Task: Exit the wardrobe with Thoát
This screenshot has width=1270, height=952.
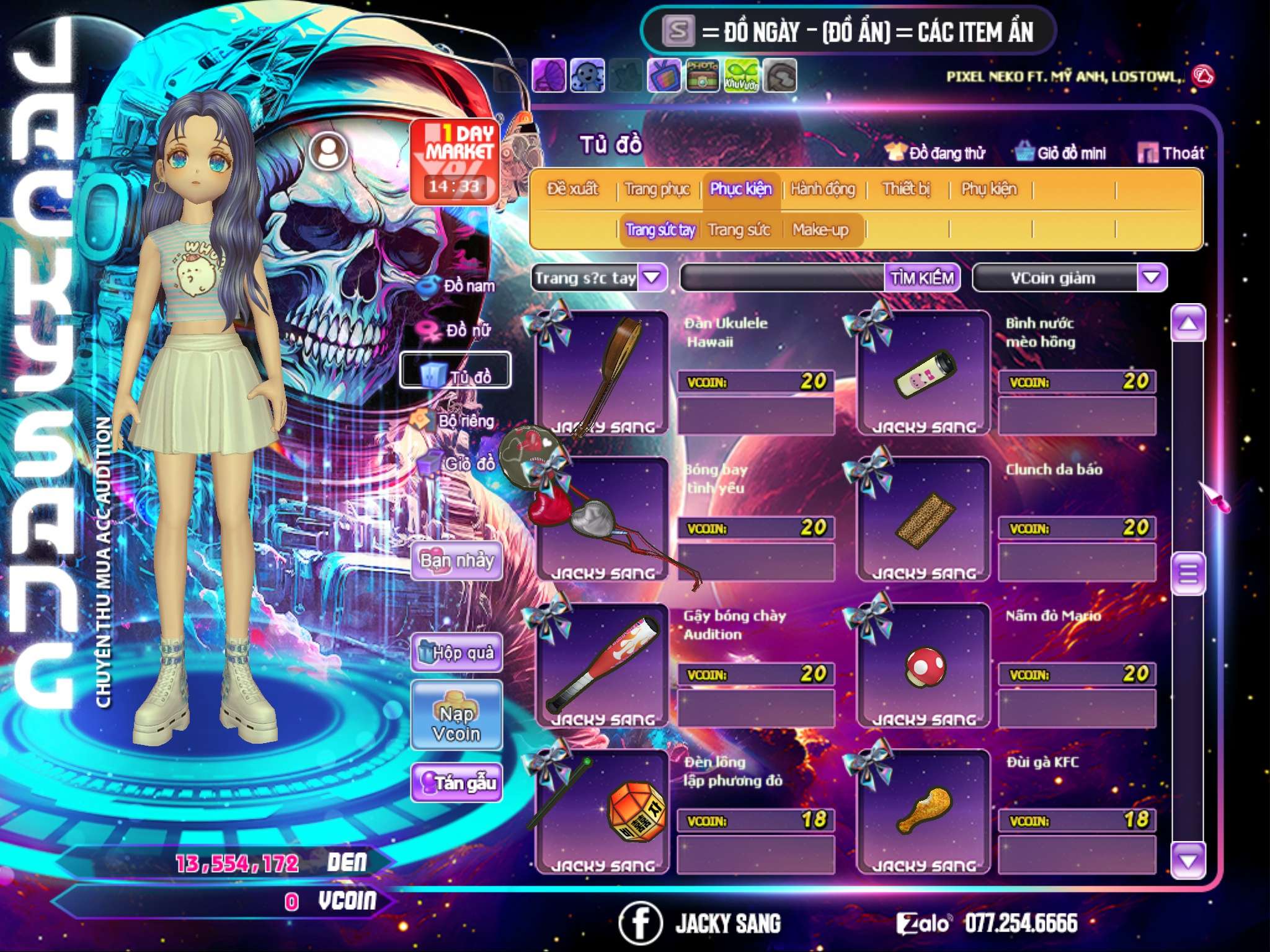Action: [1171, 153]
